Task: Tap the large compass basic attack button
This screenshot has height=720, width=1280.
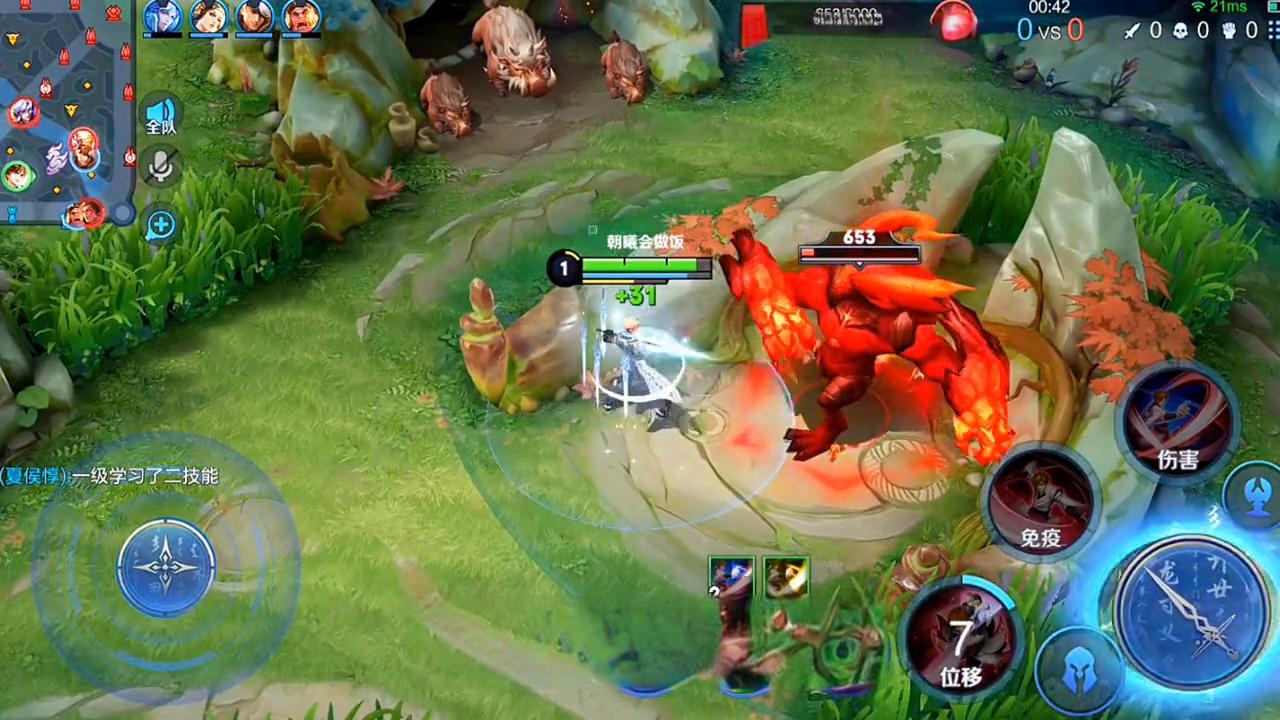Action: coord(1190,611)
